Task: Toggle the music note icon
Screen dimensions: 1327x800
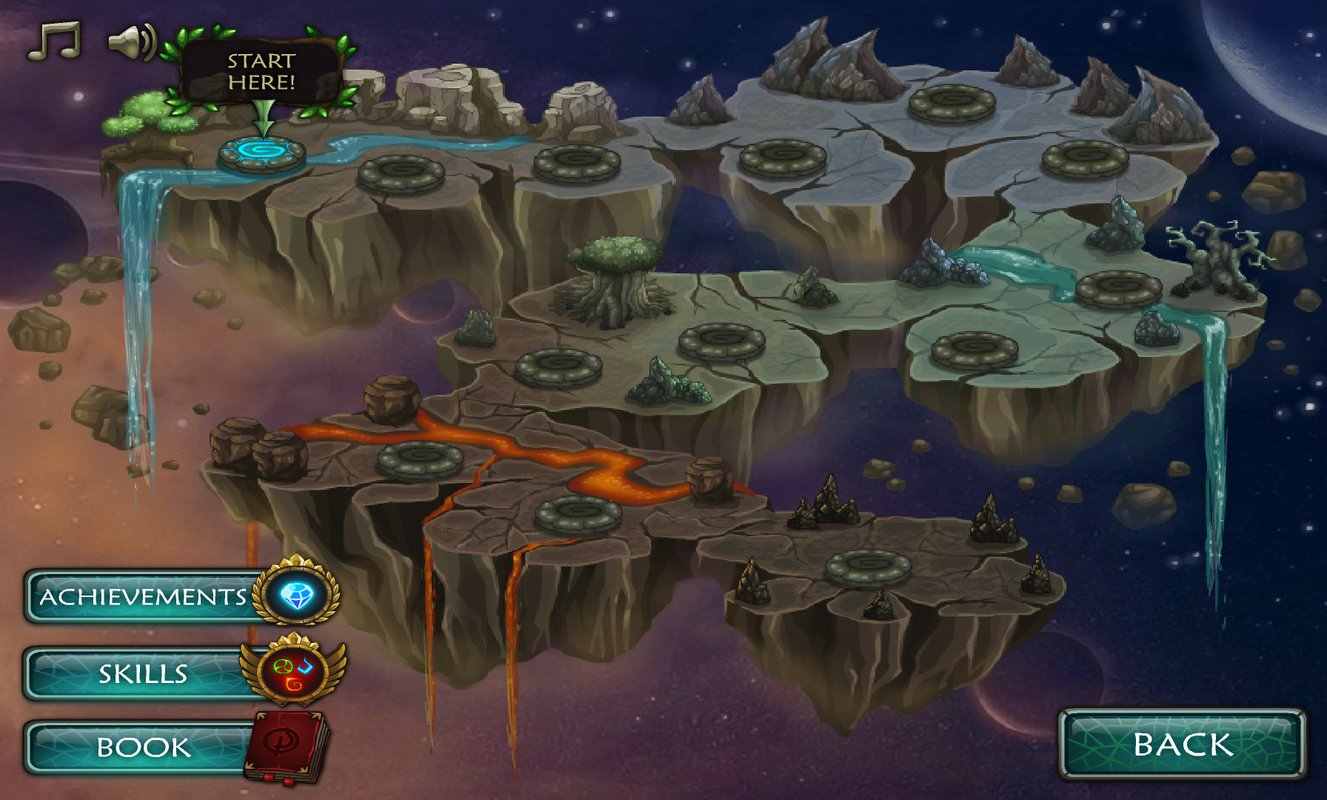Action: tap(52, 41)
